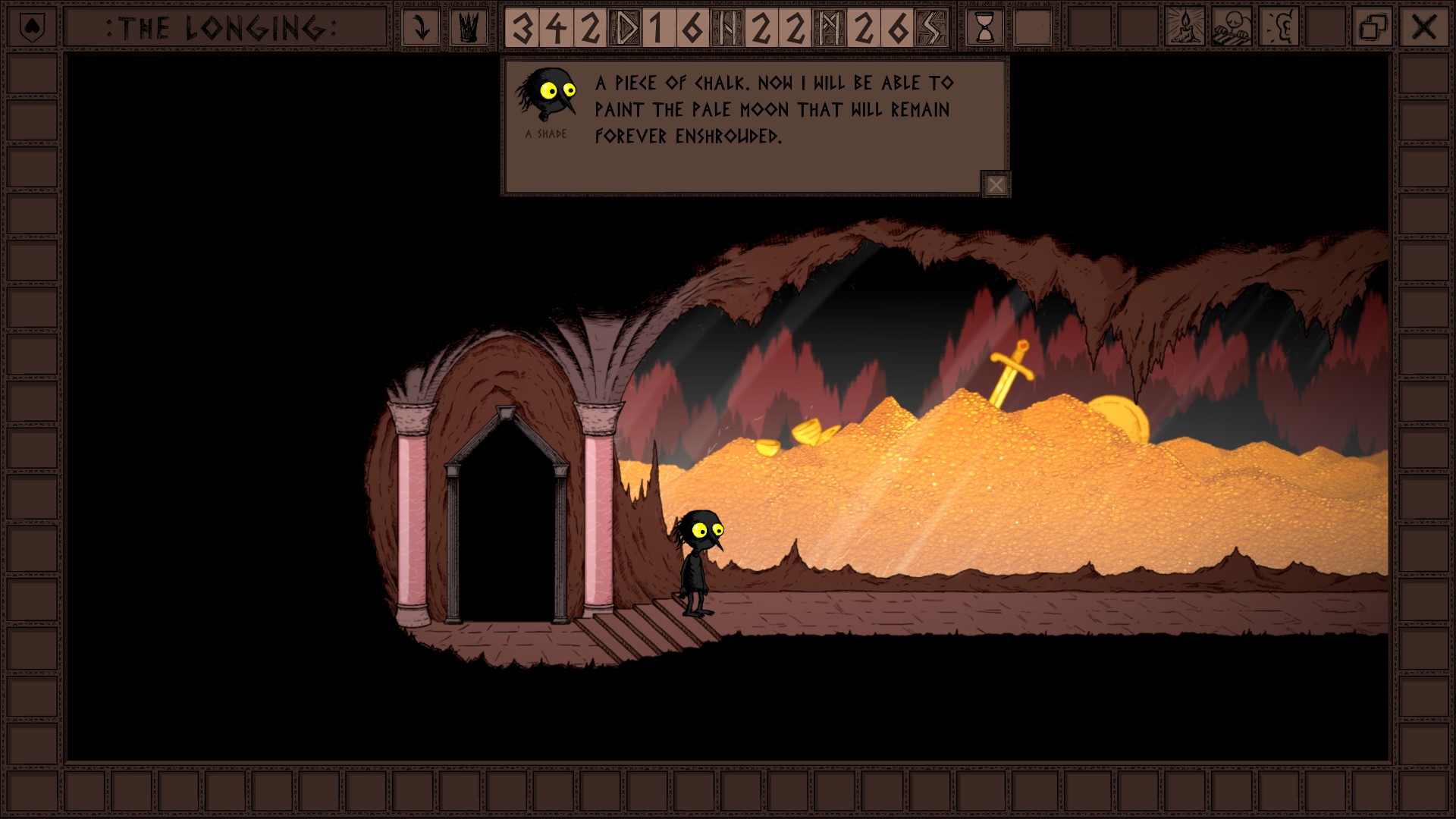This screenshot has height=819, width=1456.
Task: Open the burning candle icon
Action: [1184, 28]
